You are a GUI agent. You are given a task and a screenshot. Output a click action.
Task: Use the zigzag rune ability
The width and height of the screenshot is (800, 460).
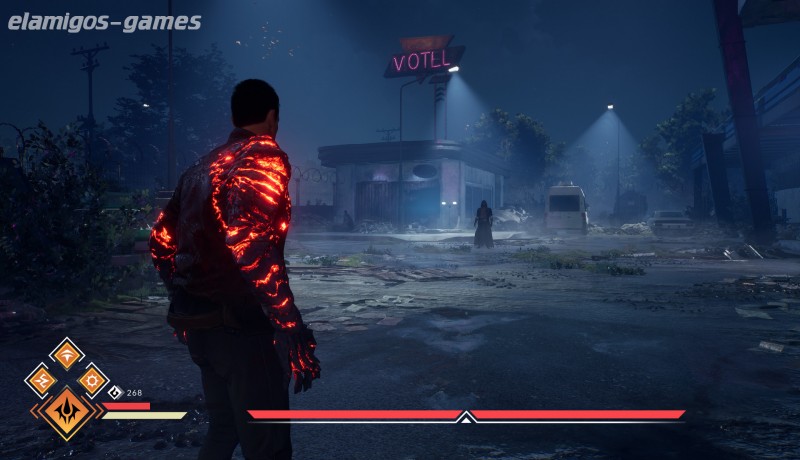click(x=42, y=379)
